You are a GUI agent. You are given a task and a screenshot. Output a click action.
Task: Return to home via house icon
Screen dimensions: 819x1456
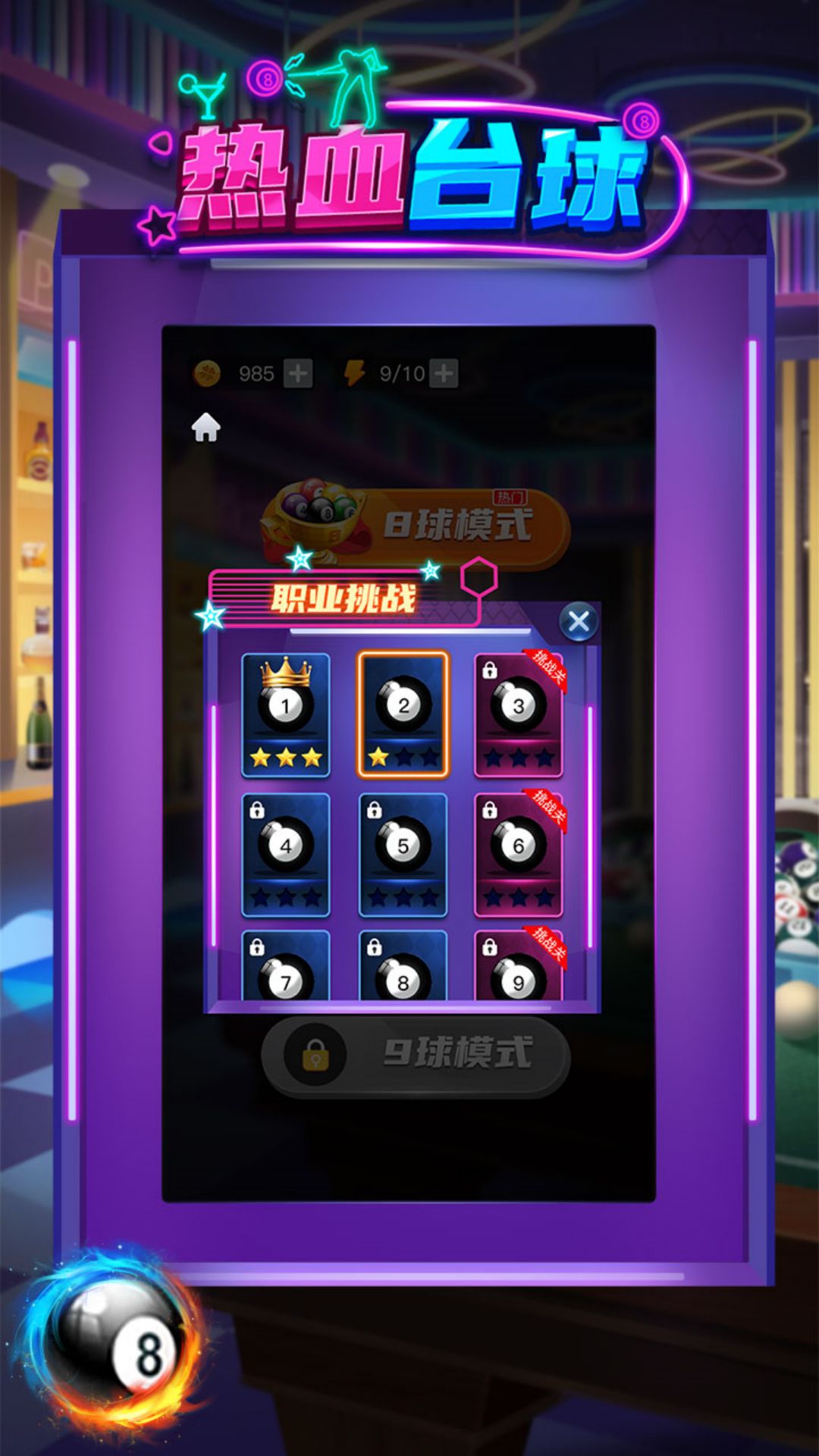[x=206, y=428]
